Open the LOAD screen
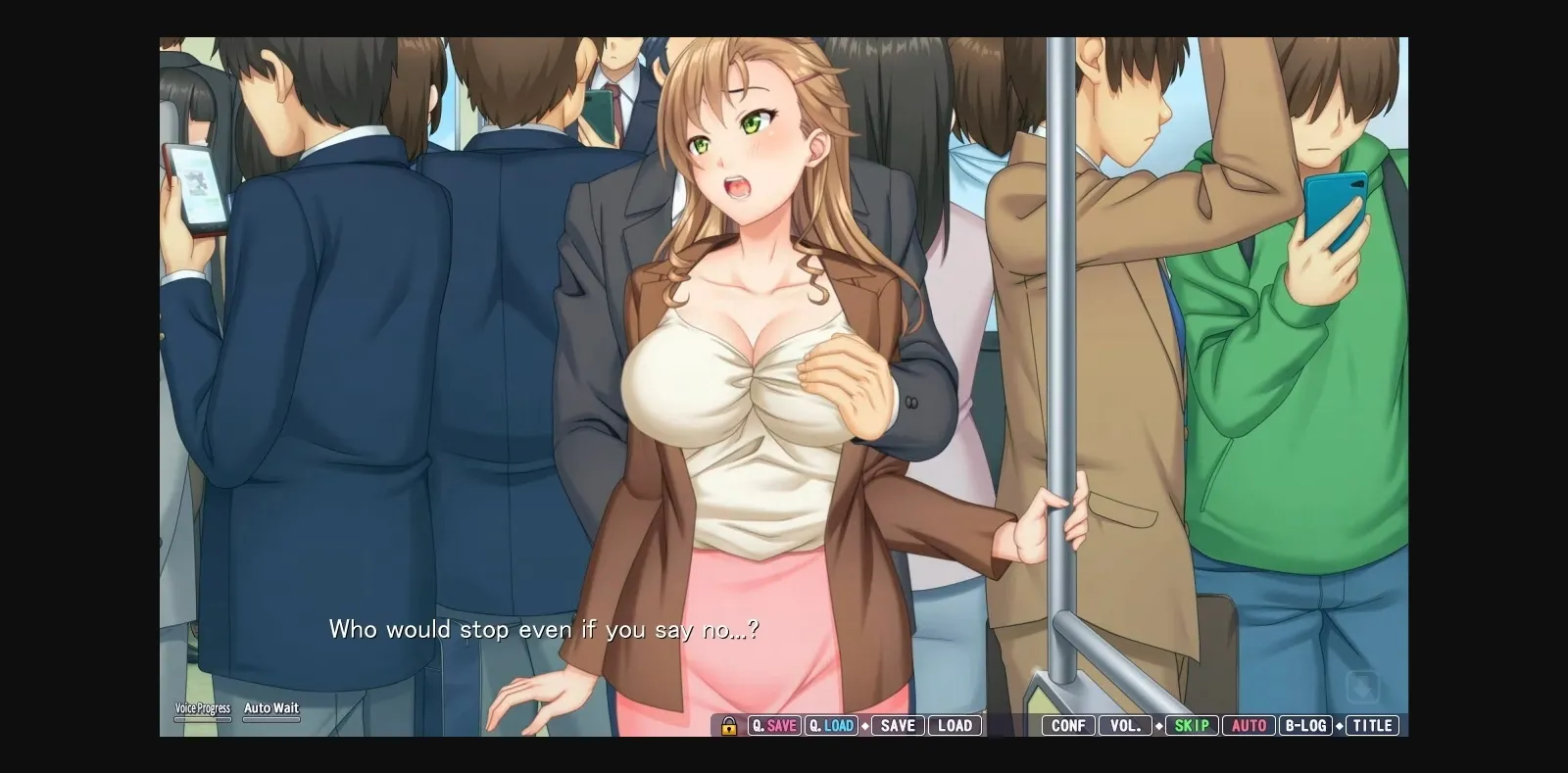 pos(955,726)
